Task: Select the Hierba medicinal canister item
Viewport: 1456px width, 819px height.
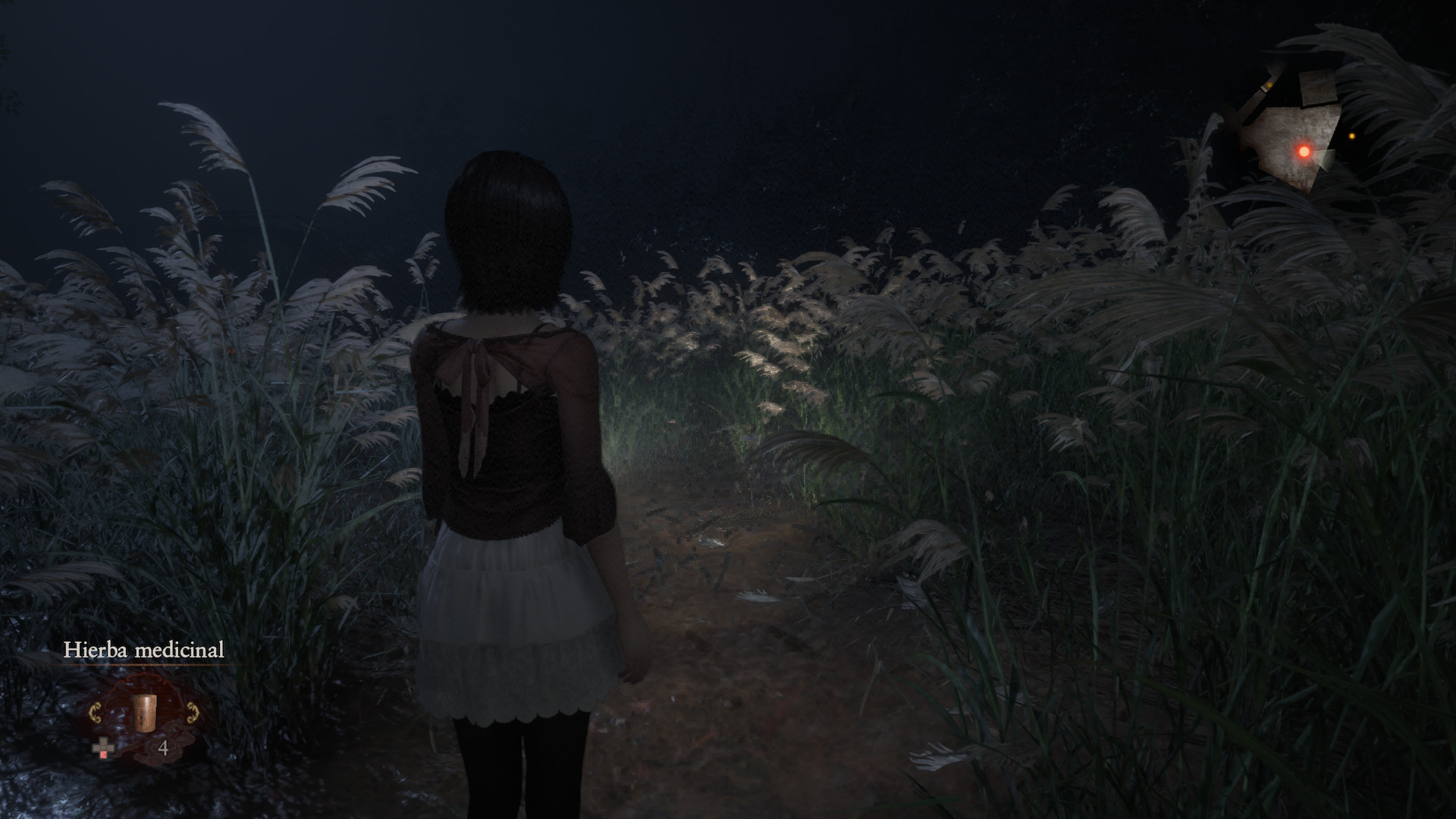Action: [143, 713]
